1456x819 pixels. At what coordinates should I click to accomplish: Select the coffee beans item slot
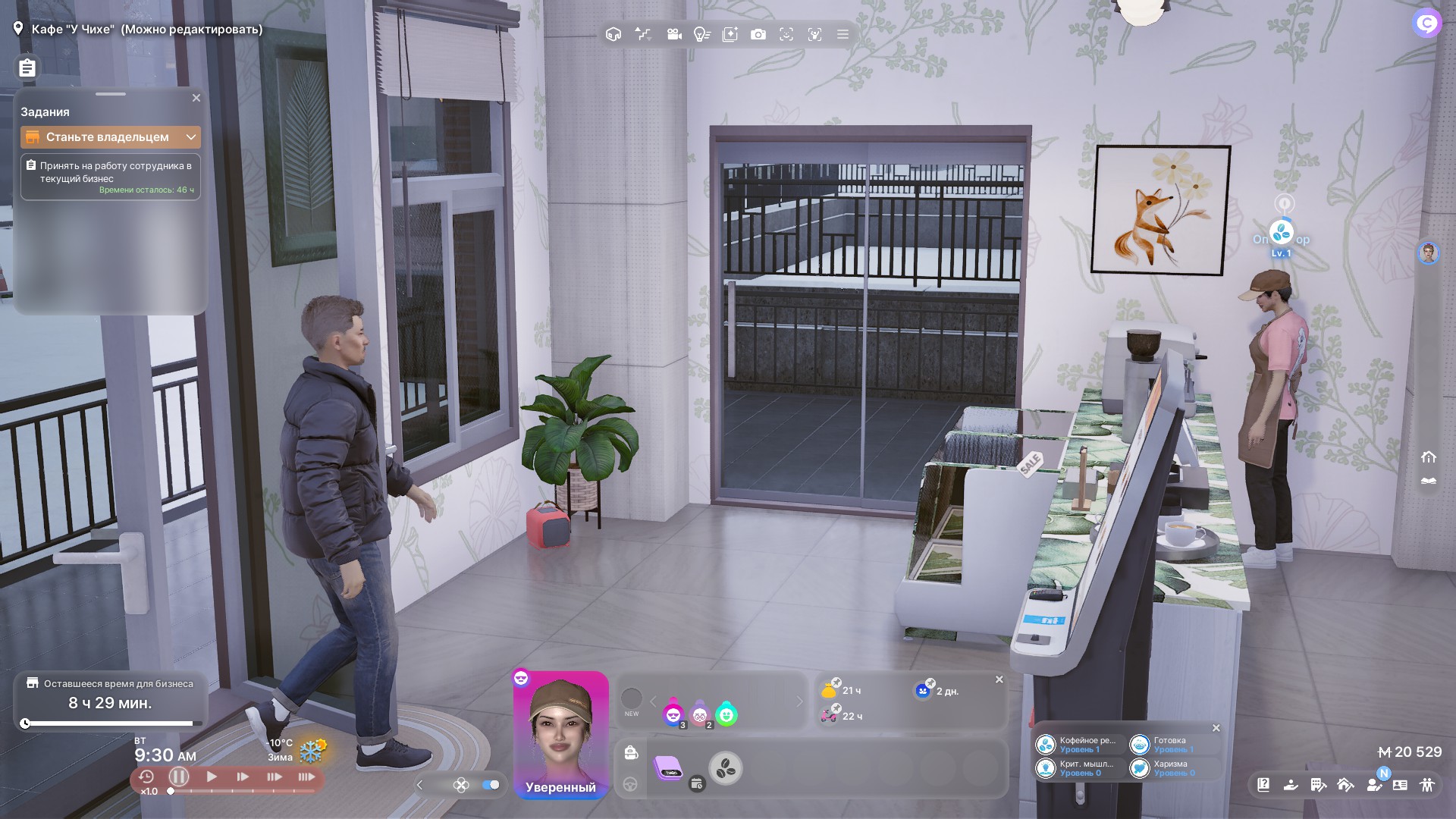726,768
